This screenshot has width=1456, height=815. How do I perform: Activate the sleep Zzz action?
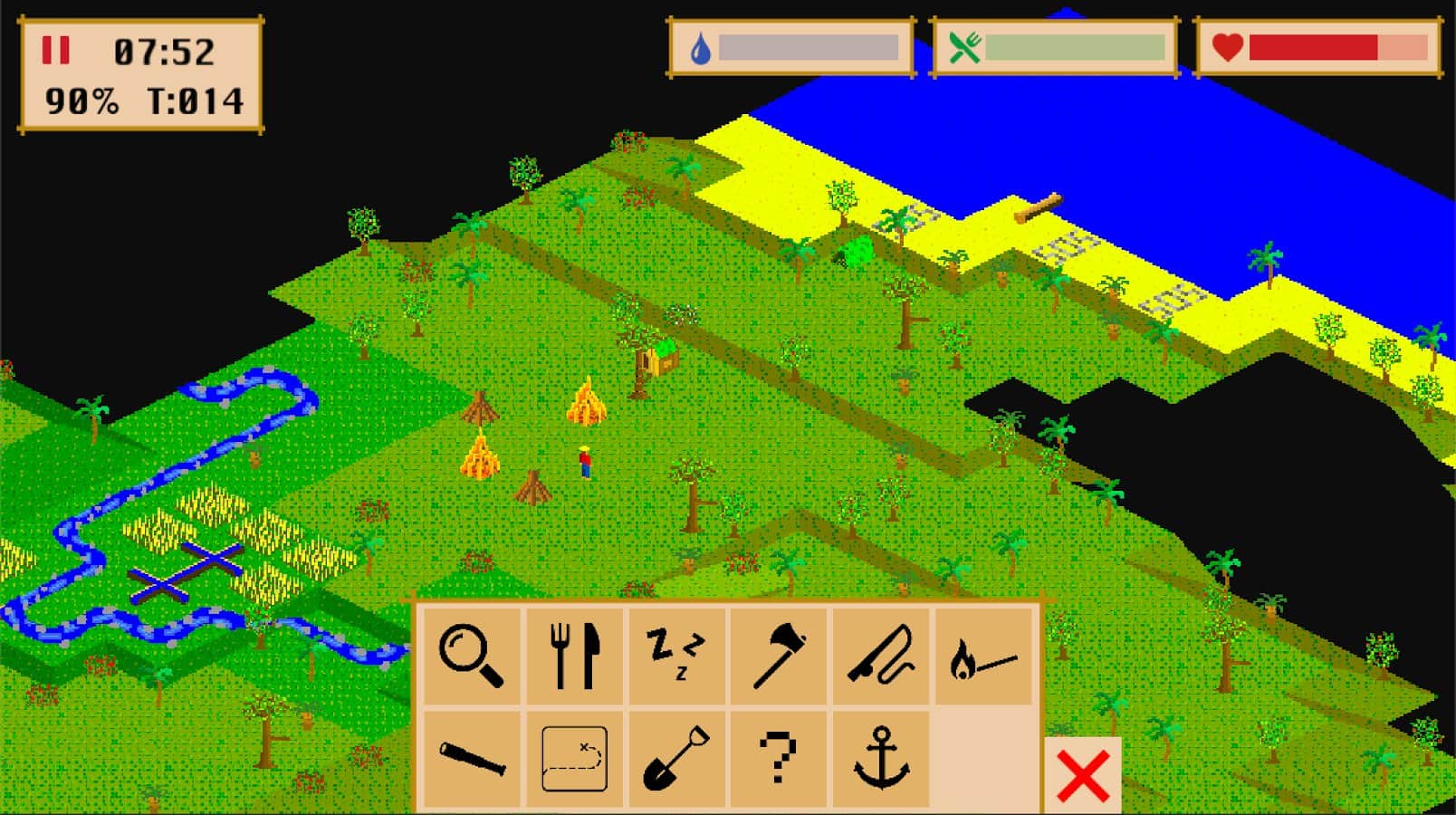tap(676, 657)
